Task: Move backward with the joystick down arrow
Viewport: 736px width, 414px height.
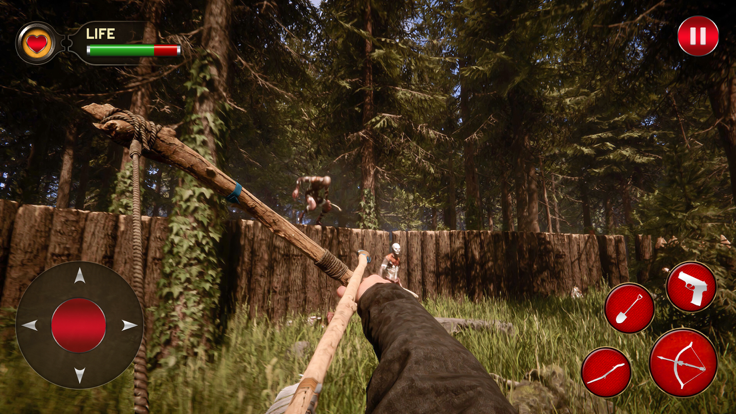Action: click(x=79, y=374)
